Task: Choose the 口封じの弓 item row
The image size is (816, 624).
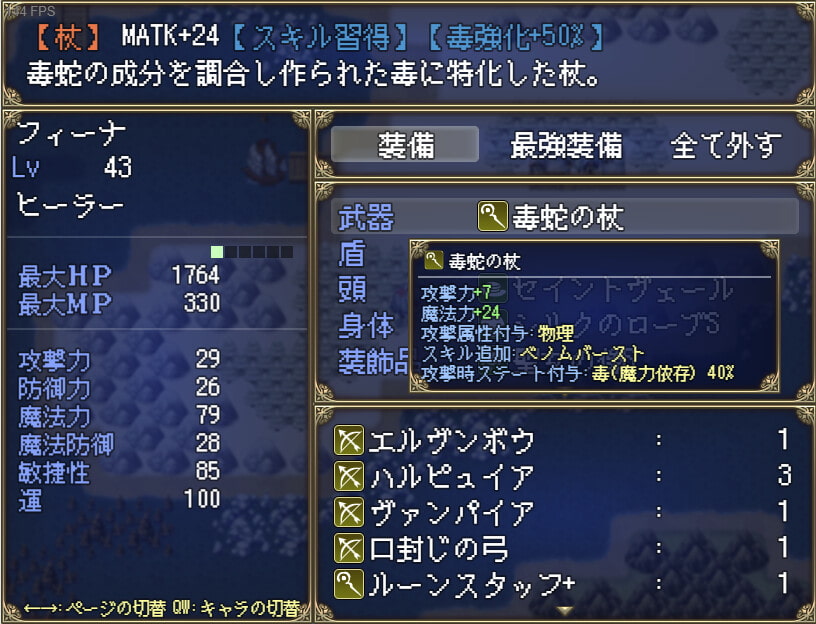Action: (x=564, y=548)
